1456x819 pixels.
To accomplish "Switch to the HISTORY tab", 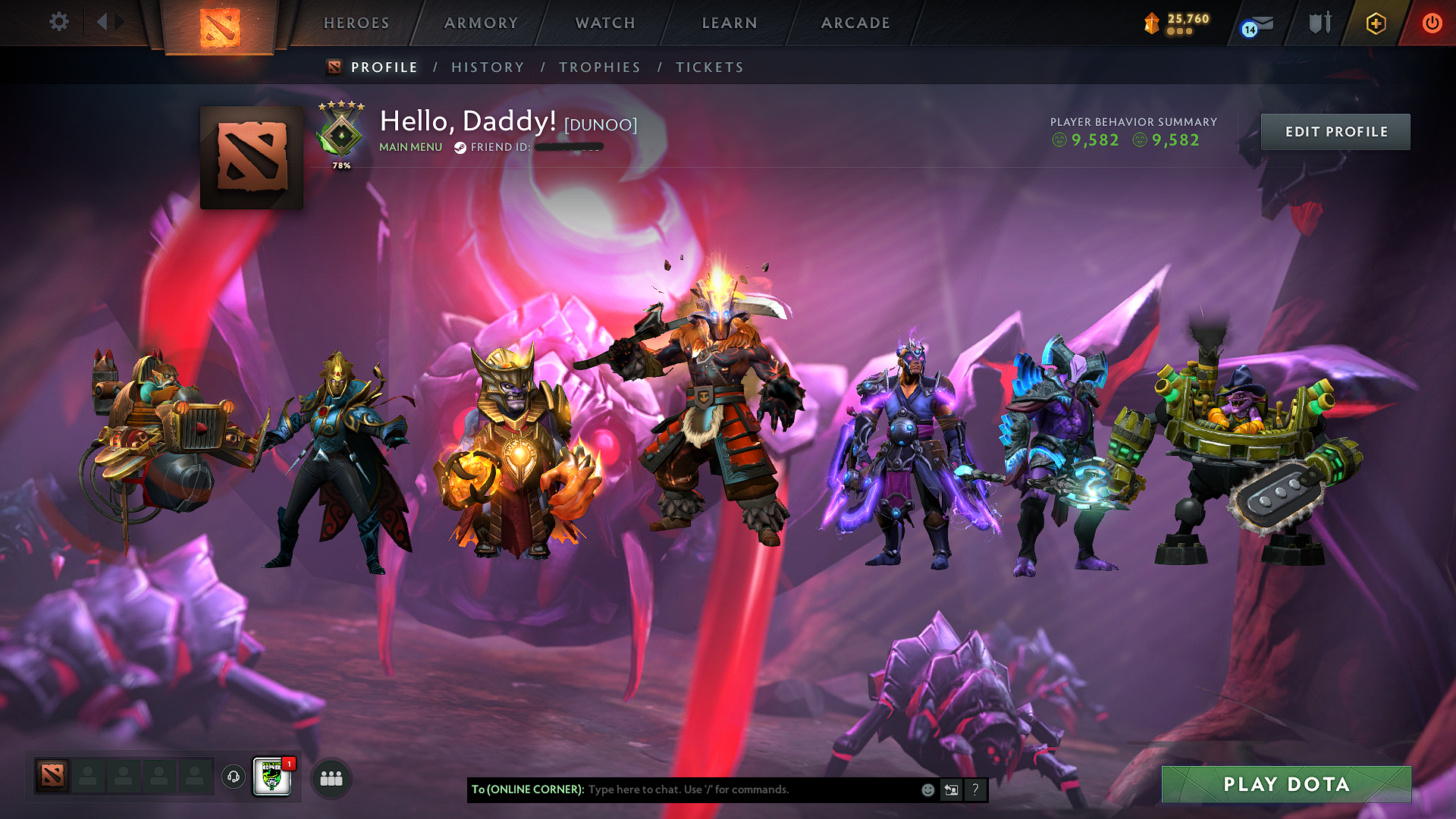I will tap(488, 67).
